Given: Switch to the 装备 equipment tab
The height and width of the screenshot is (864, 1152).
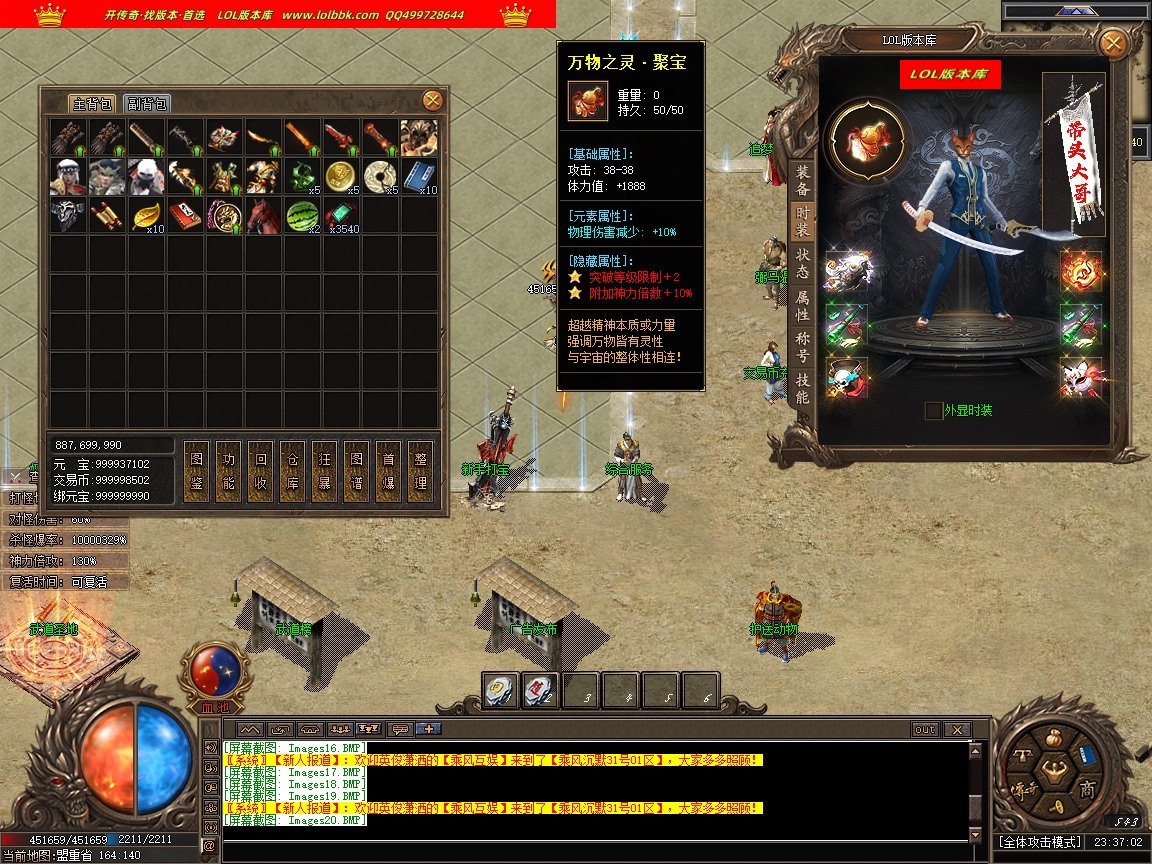Looking at the screenshot, I should tap(802, 180).
